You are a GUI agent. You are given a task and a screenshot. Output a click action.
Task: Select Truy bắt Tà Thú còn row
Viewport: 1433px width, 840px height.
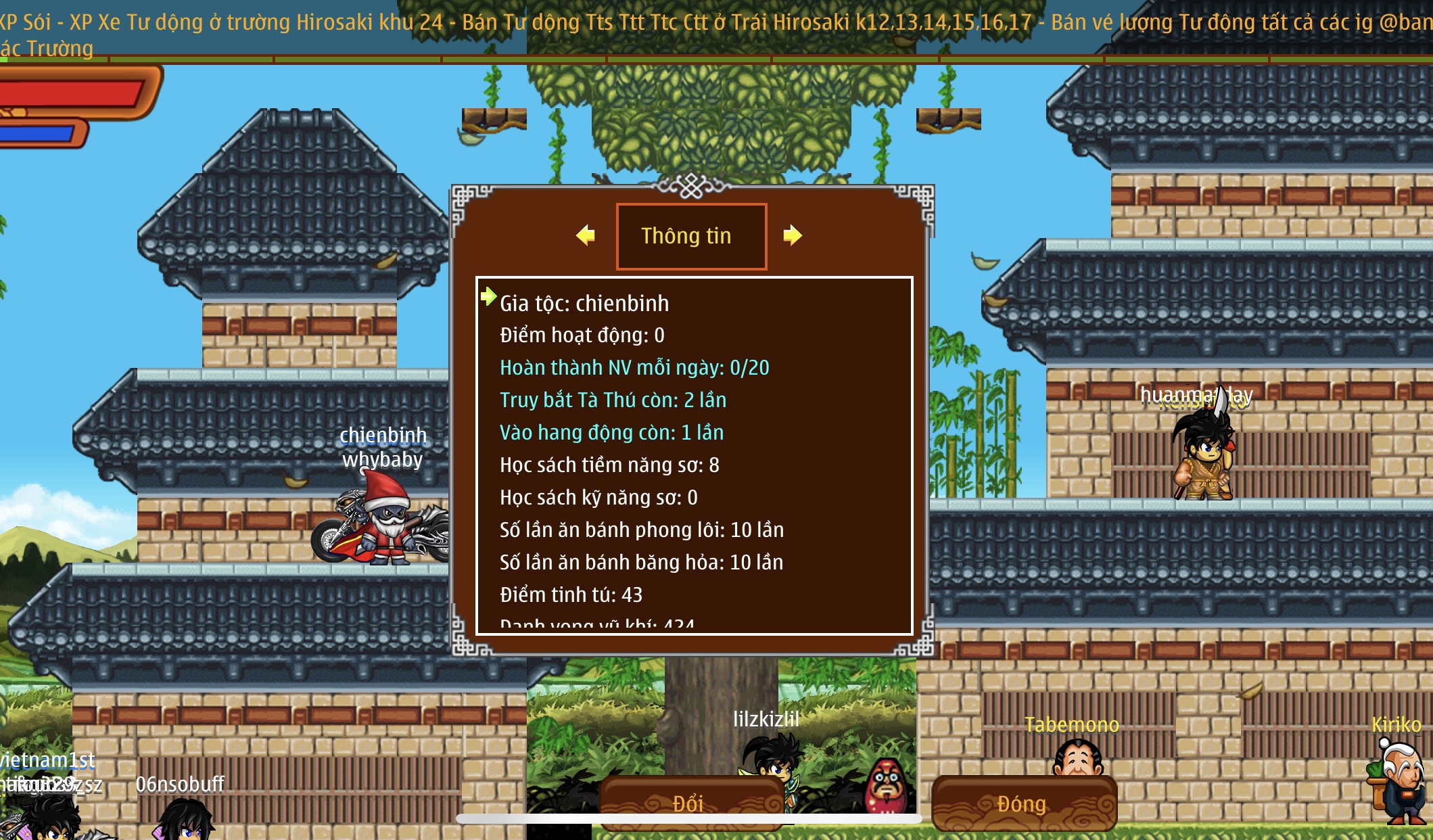click(613, 400)
